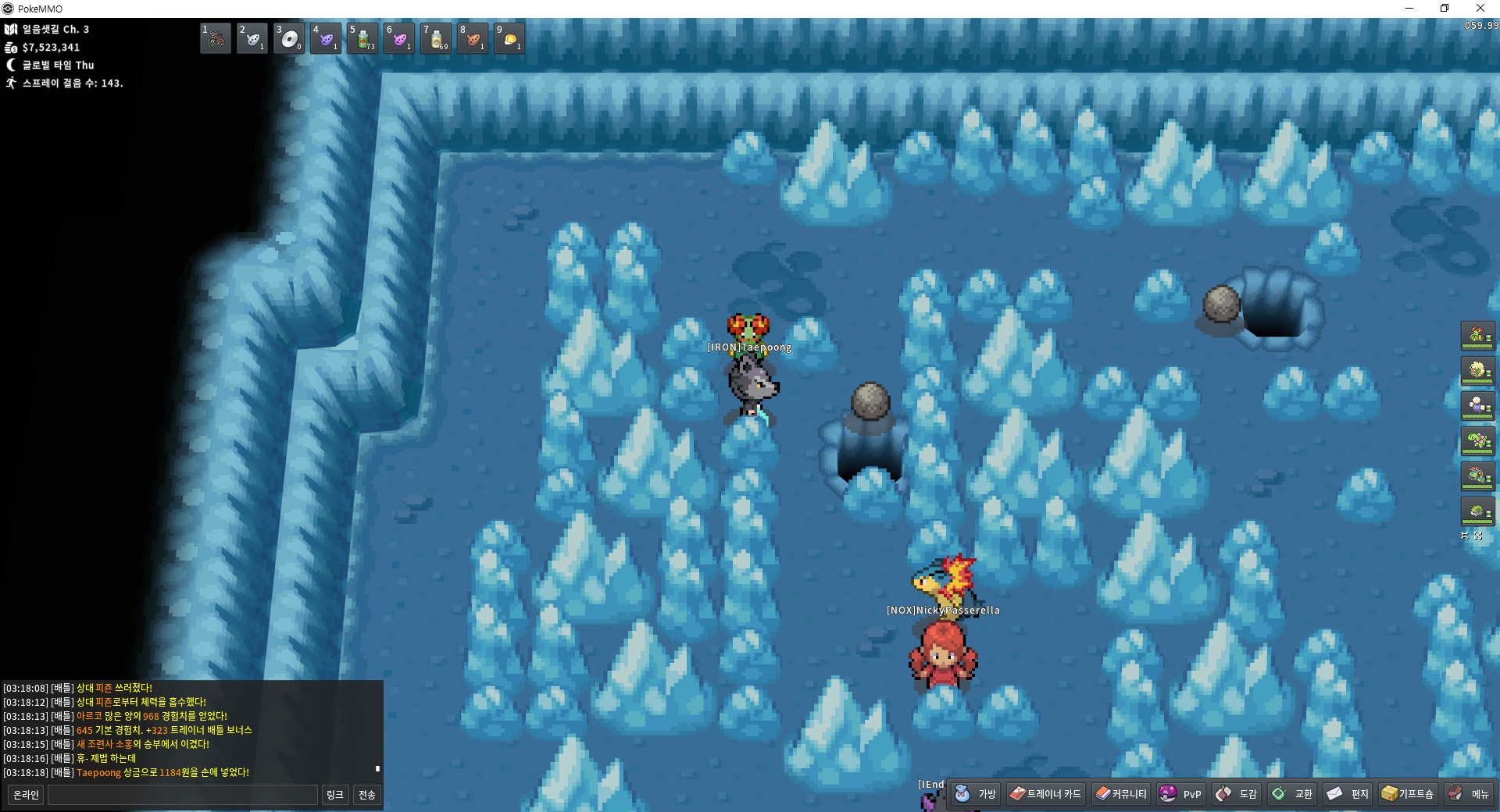Click the 전송 send button

point(366,795)
